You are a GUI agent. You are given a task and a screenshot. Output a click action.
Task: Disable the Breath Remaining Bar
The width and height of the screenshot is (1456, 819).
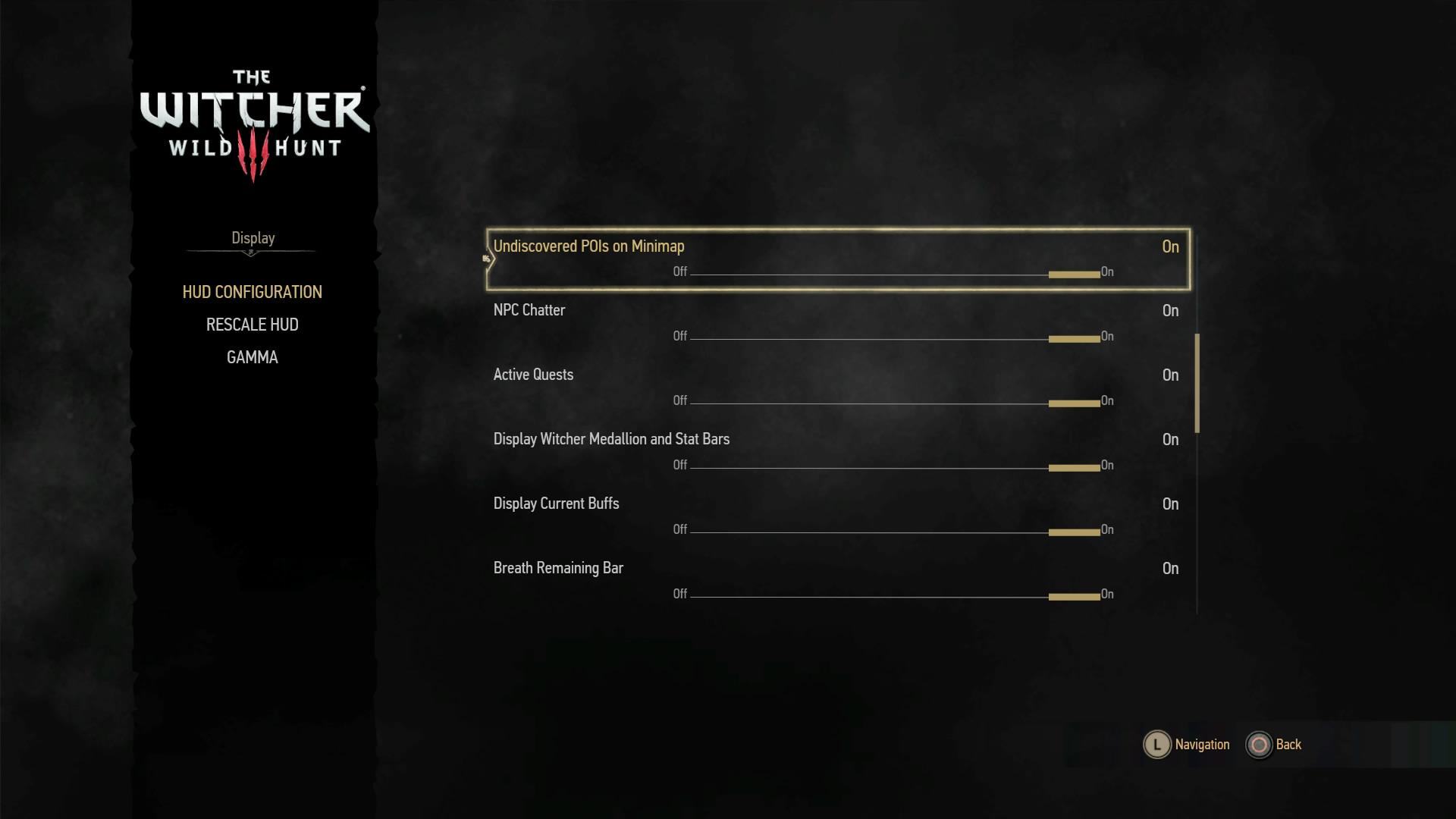pos(680,594)
